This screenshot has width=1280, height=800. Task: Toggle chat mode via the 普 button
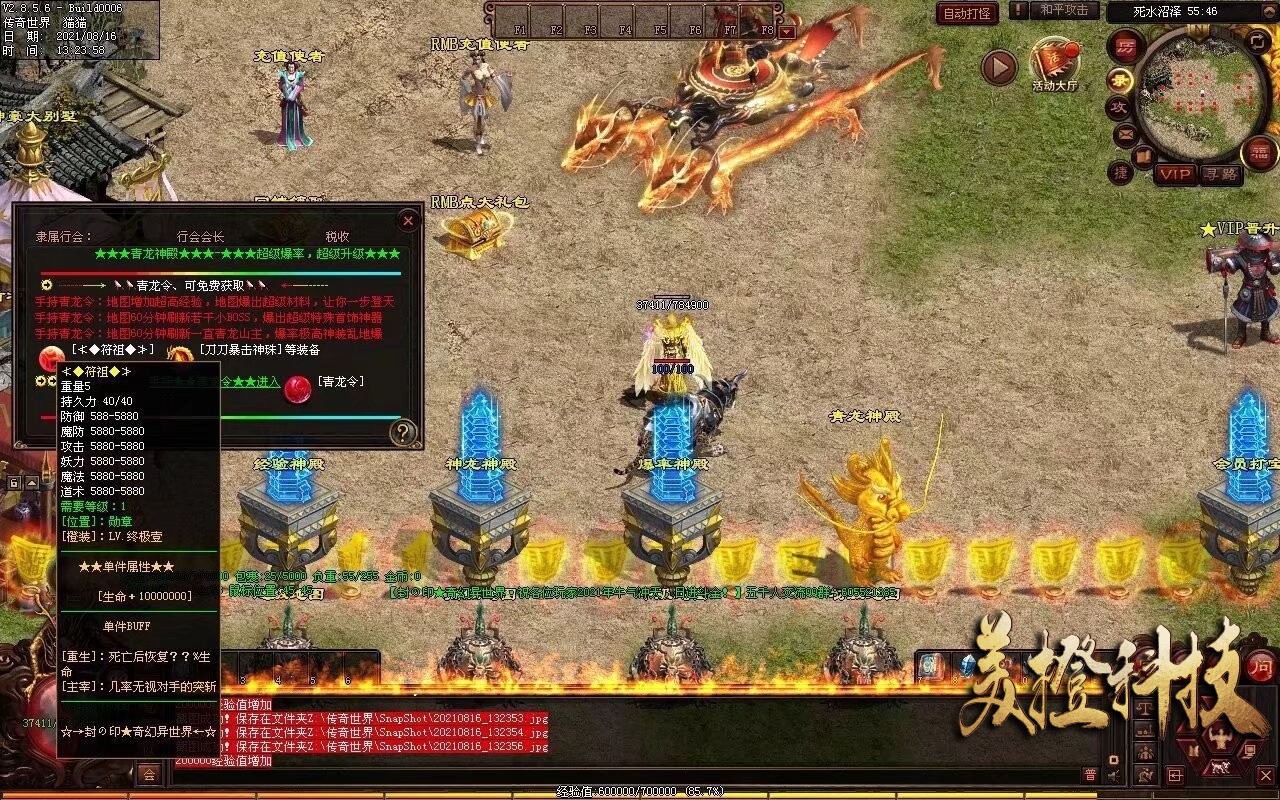[x=1090, y=775]
